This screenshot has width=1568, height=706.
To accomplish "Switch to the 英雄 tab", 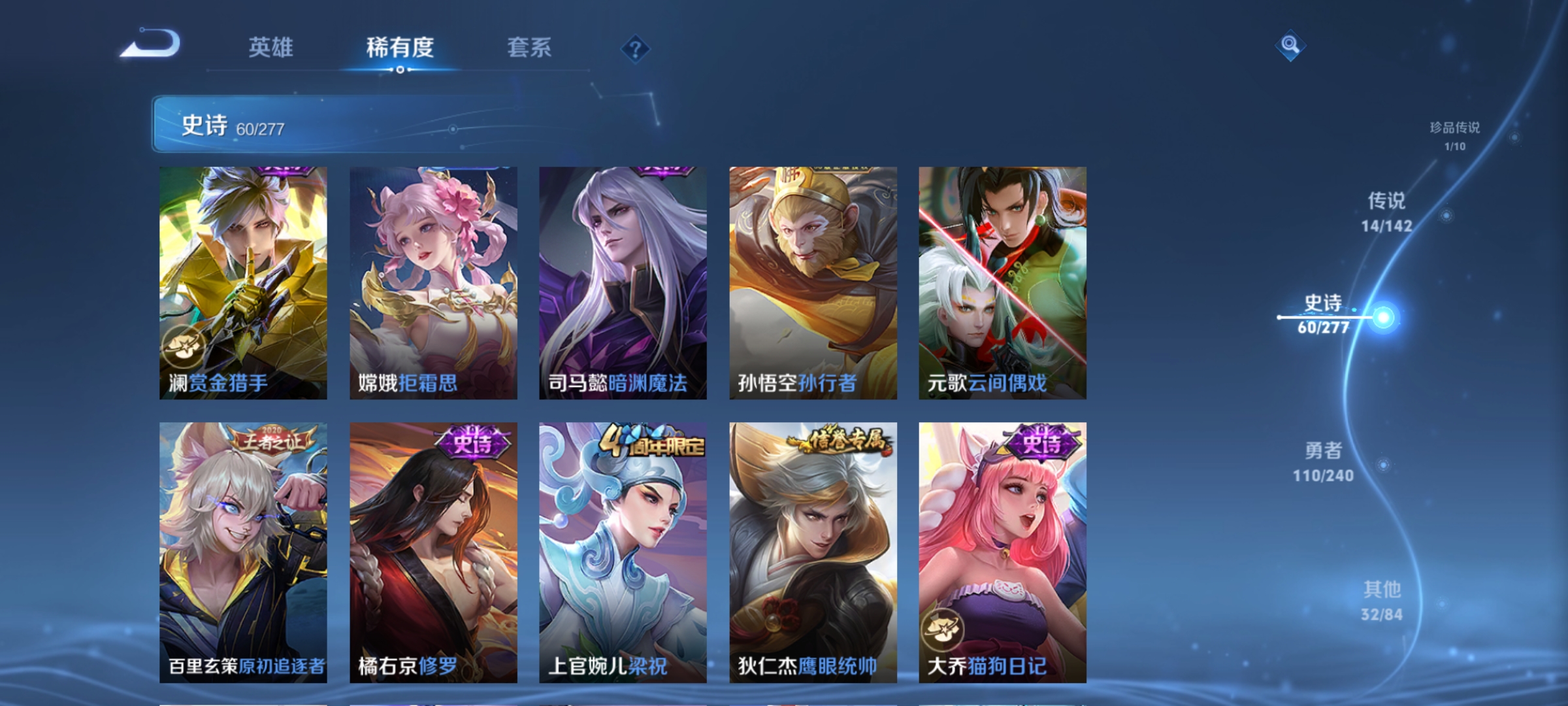I will [272, 47].
